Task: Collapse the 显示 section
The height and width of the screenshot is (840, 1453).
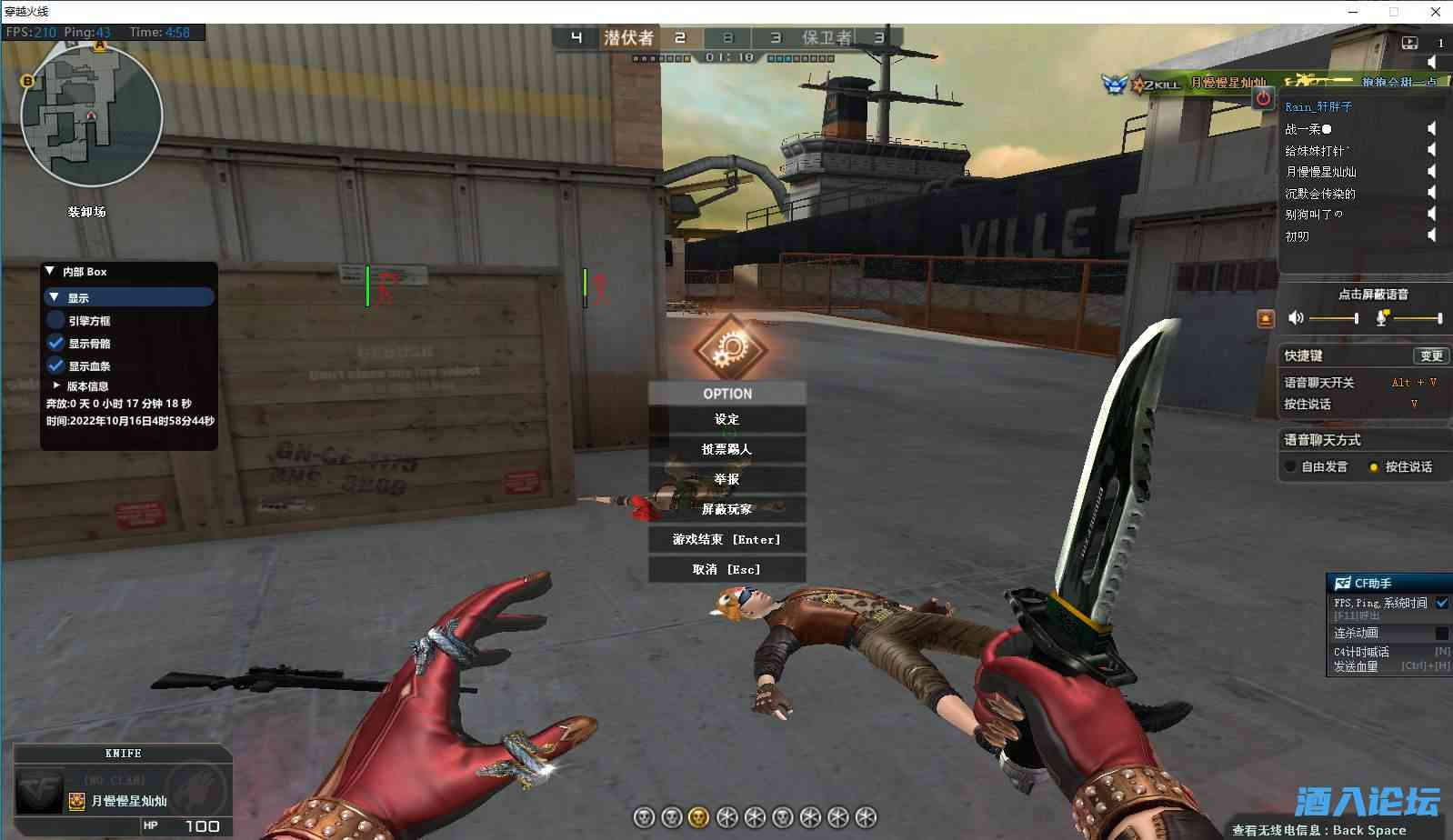Action: (55, 297)
